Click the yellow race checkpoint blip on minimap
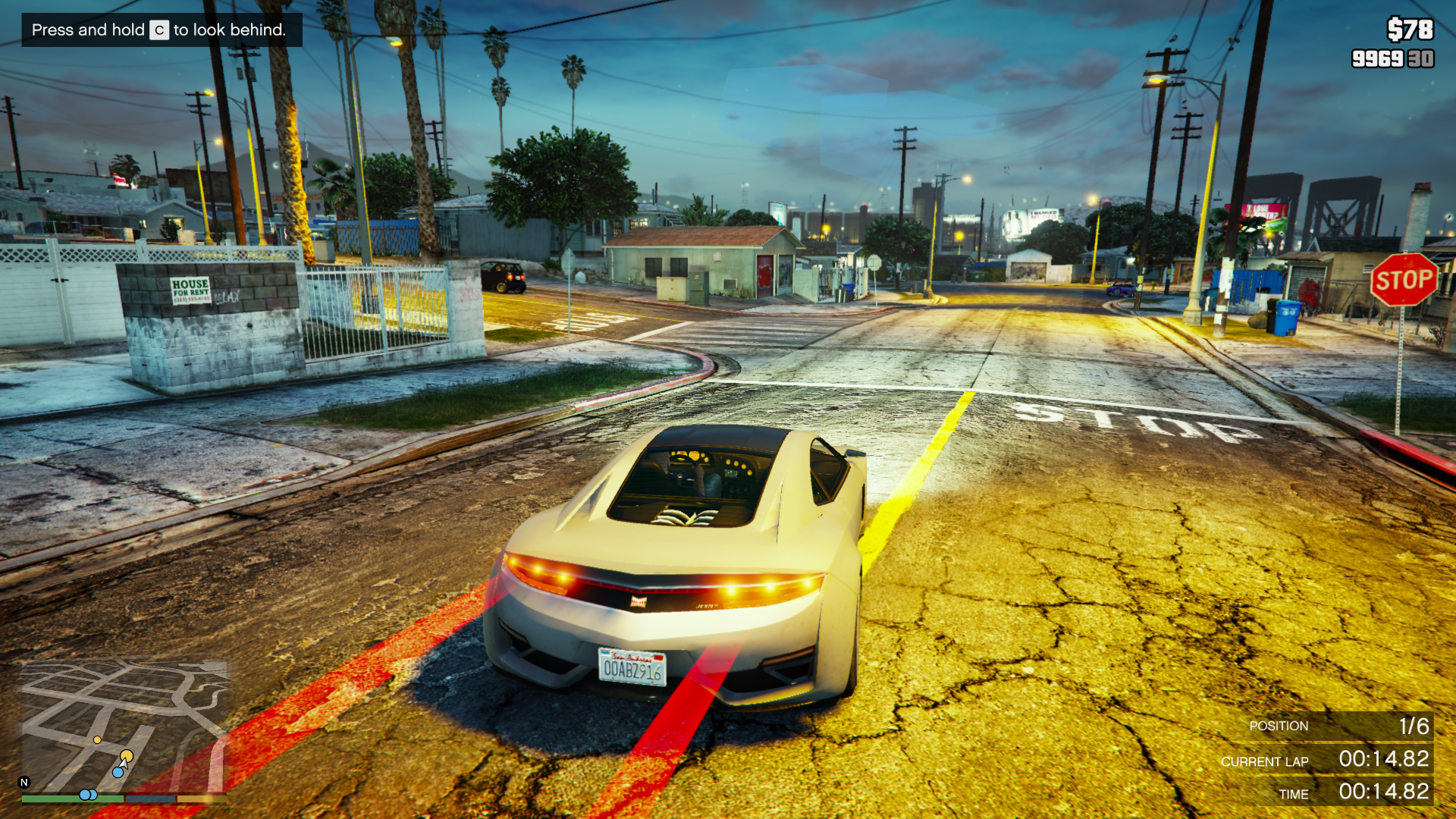Viewport: 1456px width, 819px height. pos(127,756)
